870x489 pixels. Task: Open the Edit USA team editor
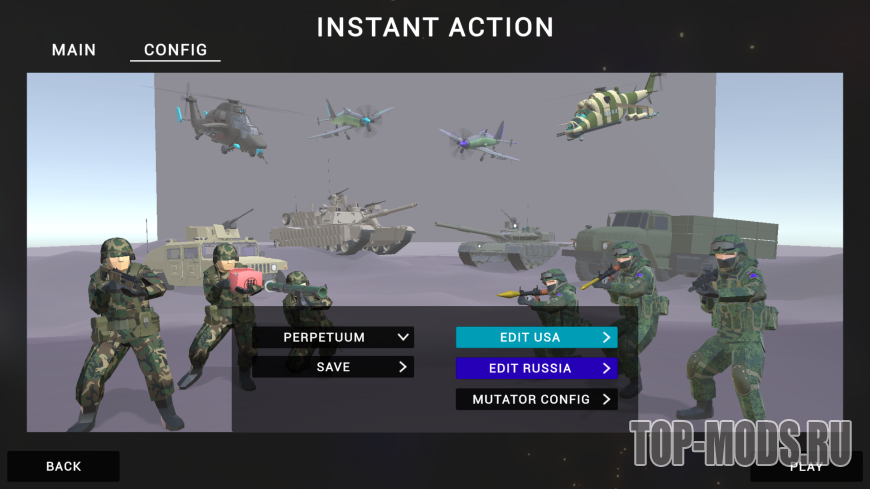click(x=536, y=338)
